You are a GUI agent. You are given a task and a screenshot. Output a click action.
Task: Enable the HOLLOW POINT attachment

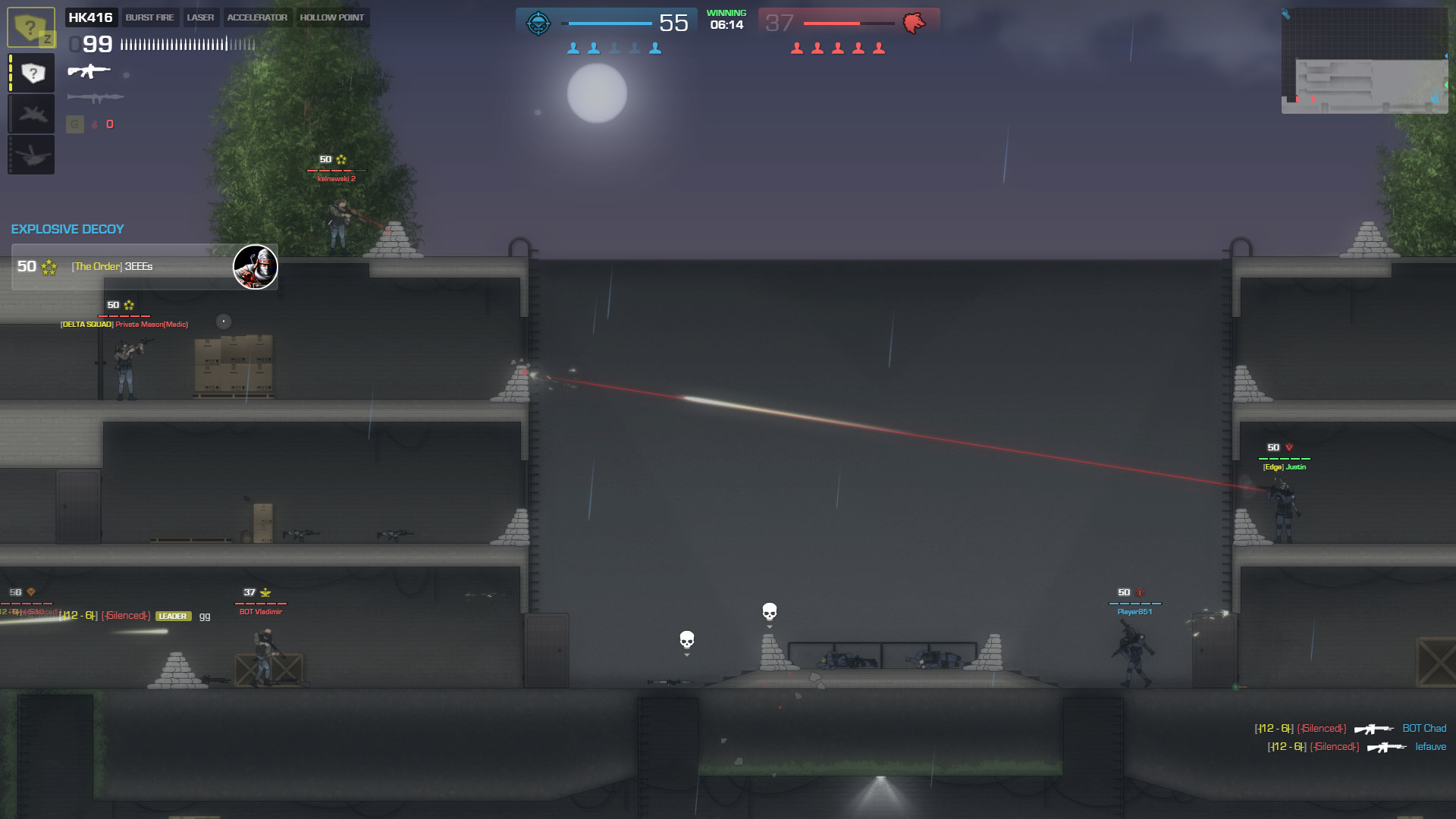click(x=332, y=17)
